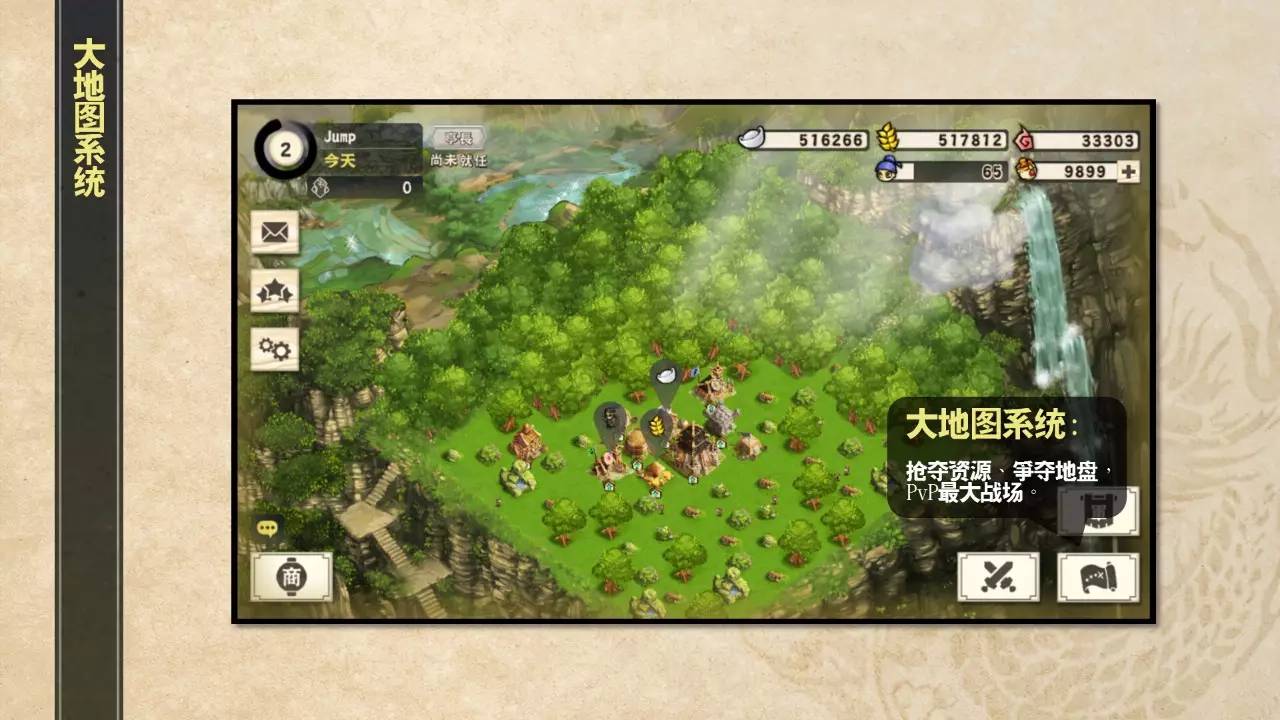
Task: Open the achievements star icon
Action: [x=273, y=291]
